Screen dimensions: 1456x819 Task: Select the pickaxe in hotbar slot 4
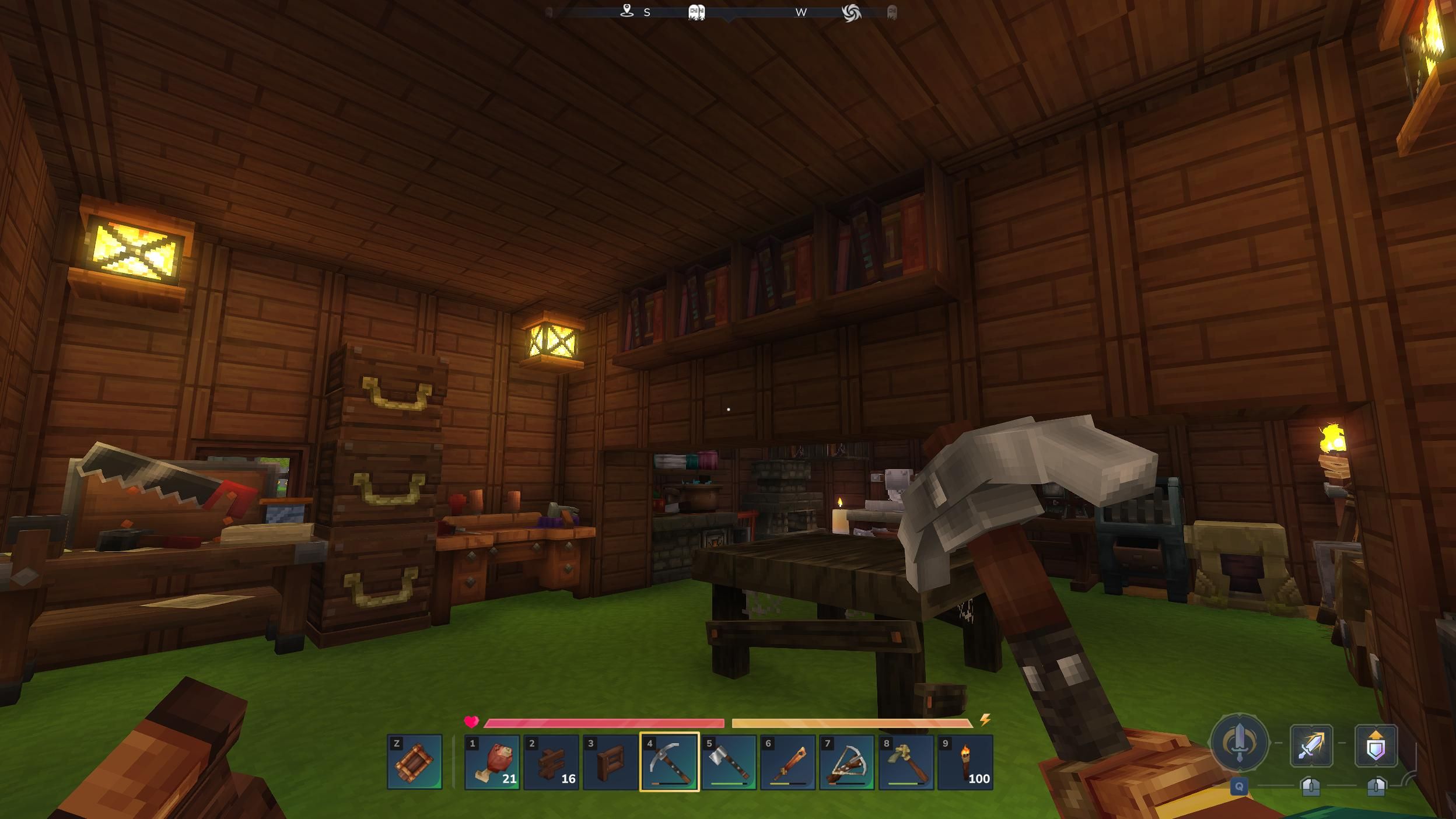(x=671, y=761)
